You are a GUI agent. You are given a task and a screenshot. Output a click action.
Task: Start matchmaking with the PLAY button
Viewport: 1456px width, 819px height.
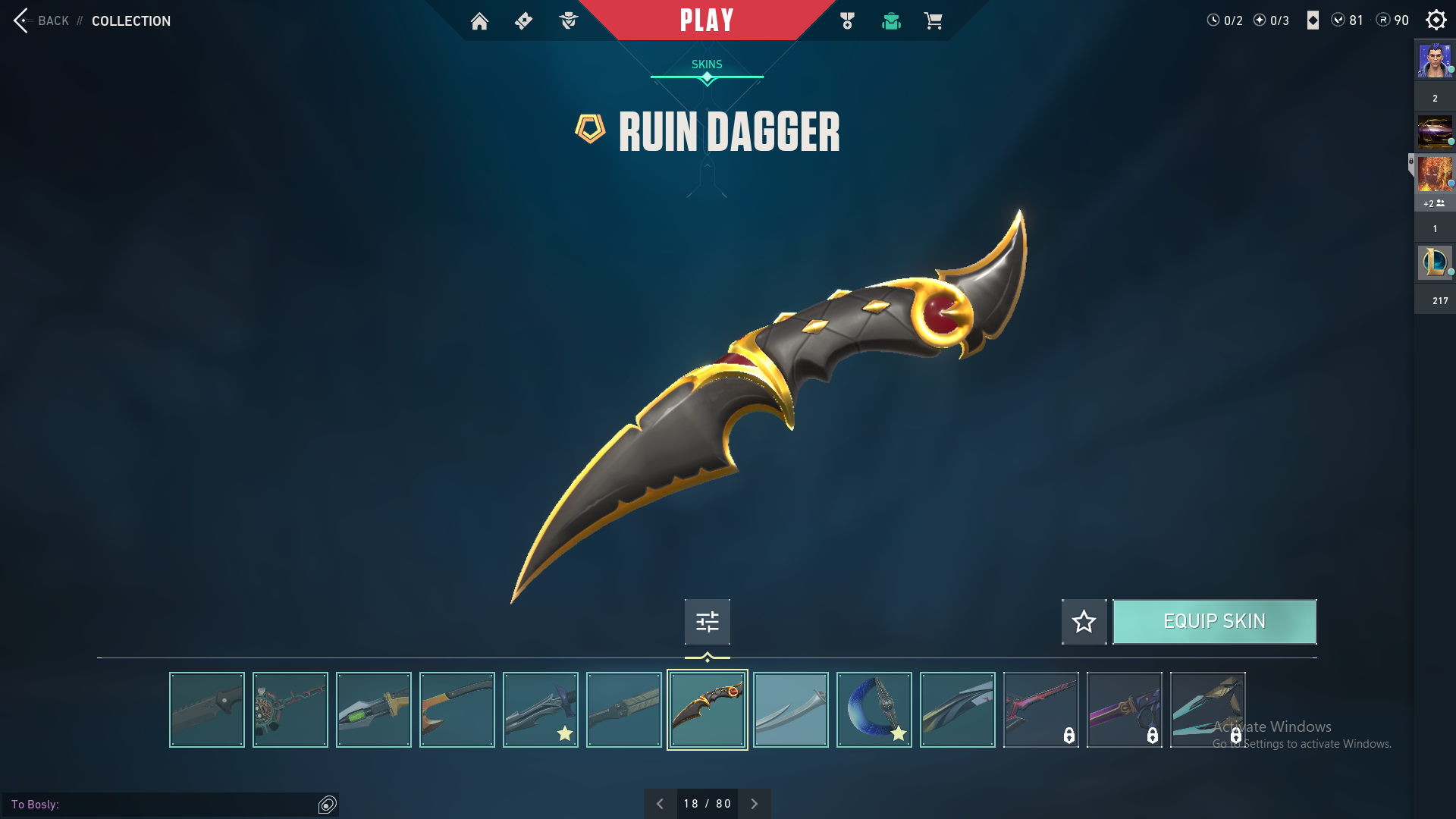(707, 20)
